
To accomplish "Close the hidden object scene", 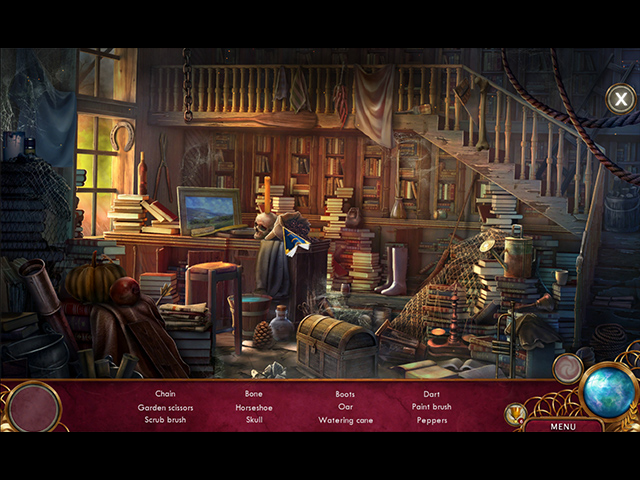I will (620, 98).
